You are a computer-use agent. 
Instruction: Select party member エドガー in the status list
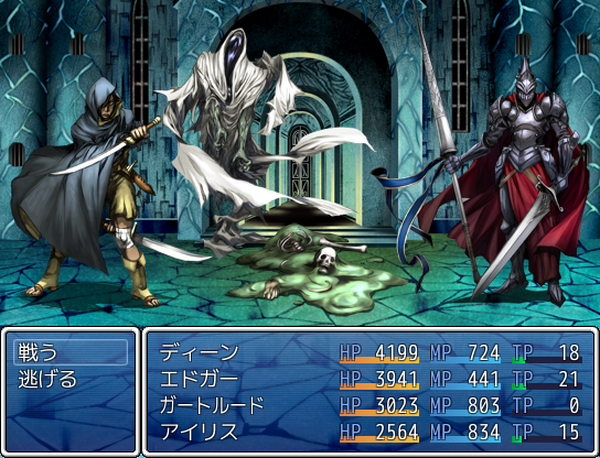click(200, 379)
